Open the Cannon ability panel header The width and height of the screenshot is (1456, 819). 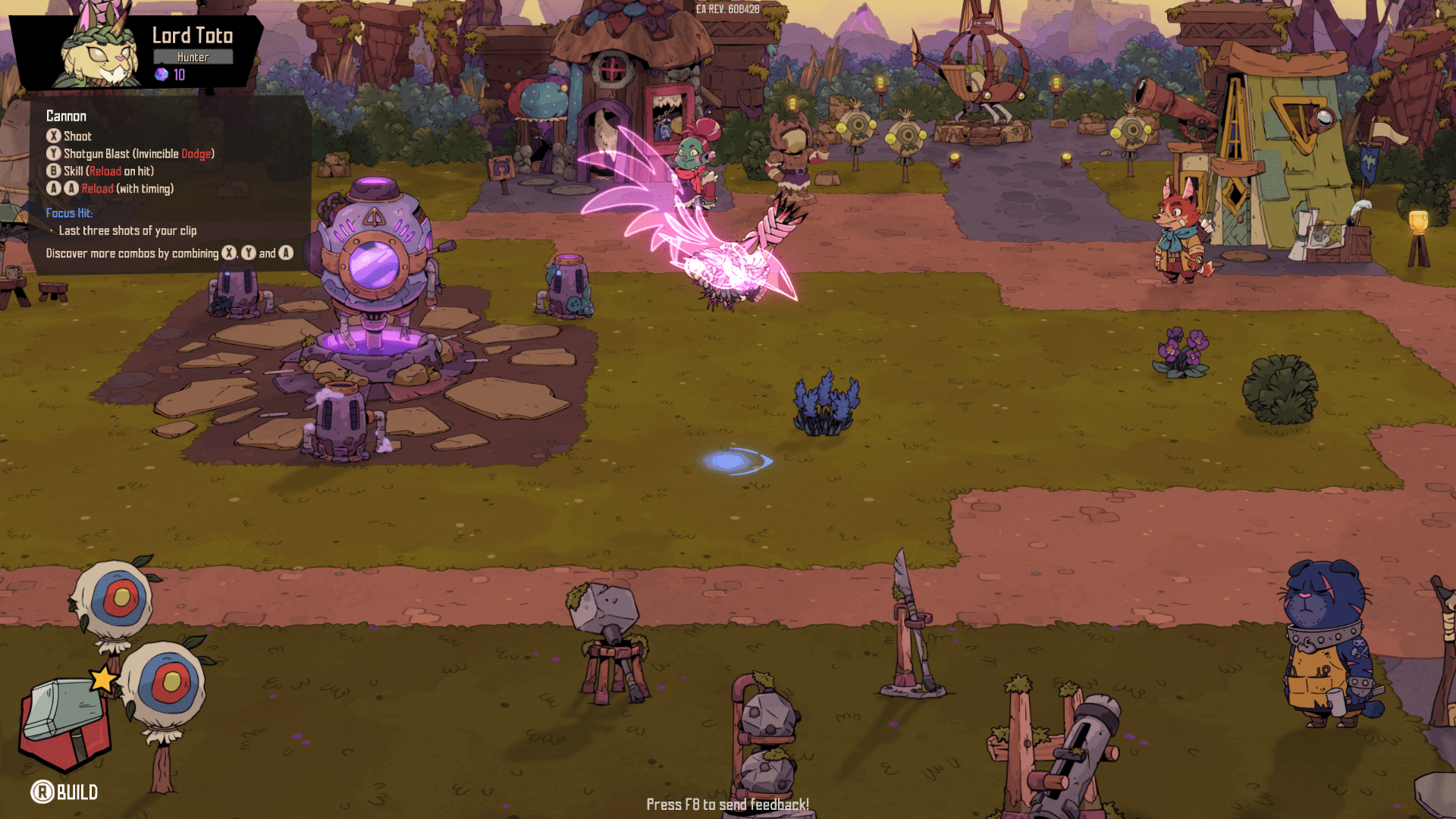(67, 116)
